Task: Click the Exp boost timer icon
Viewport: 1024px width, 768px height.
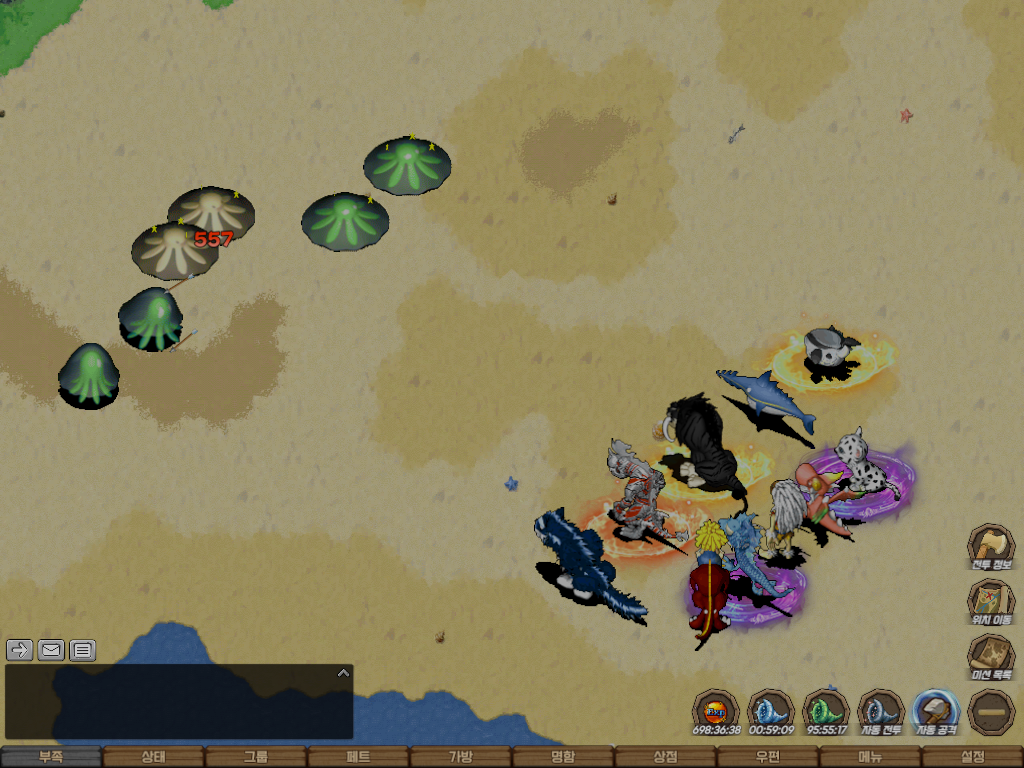Action: coord(716,712)
